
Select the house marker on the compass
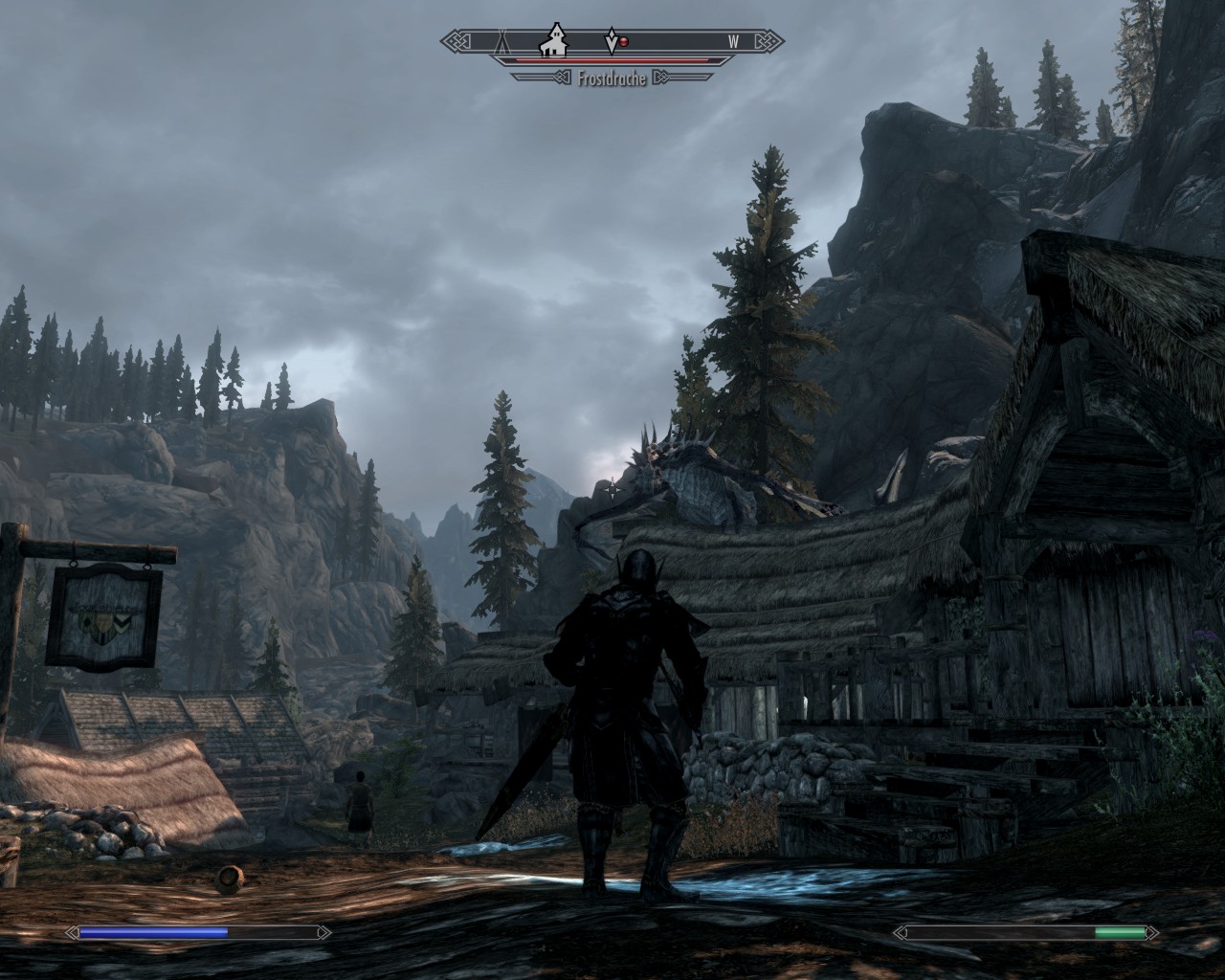[x=553, y=41]
